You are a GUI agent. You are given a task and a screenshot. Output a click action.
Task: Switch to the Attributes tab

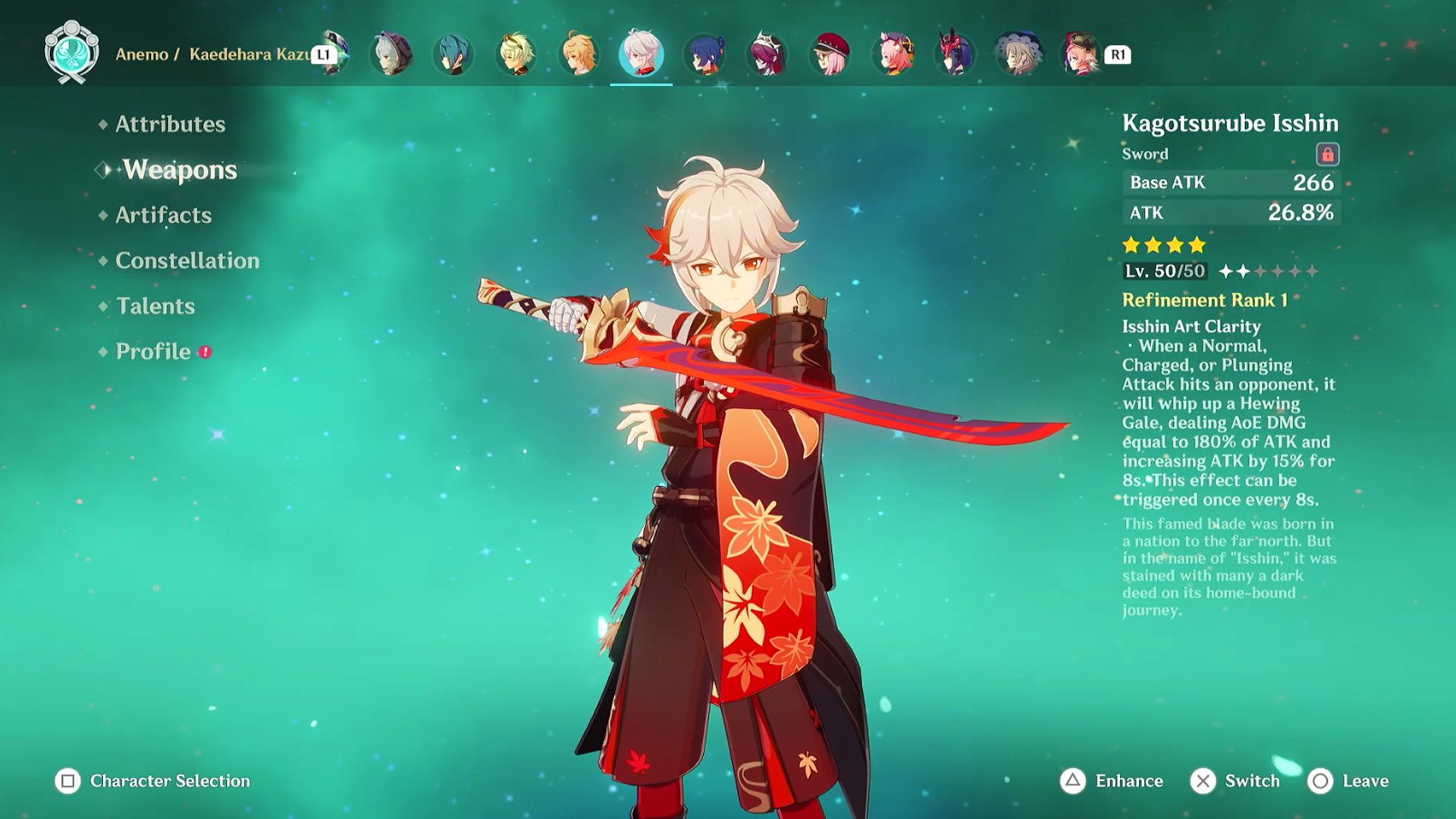coord(168,124)
